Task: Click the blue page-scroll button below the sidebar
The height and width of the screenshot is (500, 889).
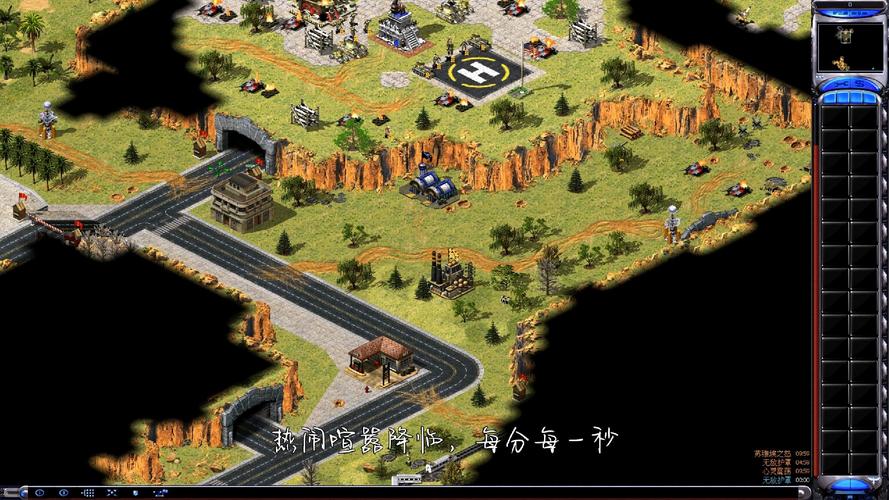Action: pos(849,485)
